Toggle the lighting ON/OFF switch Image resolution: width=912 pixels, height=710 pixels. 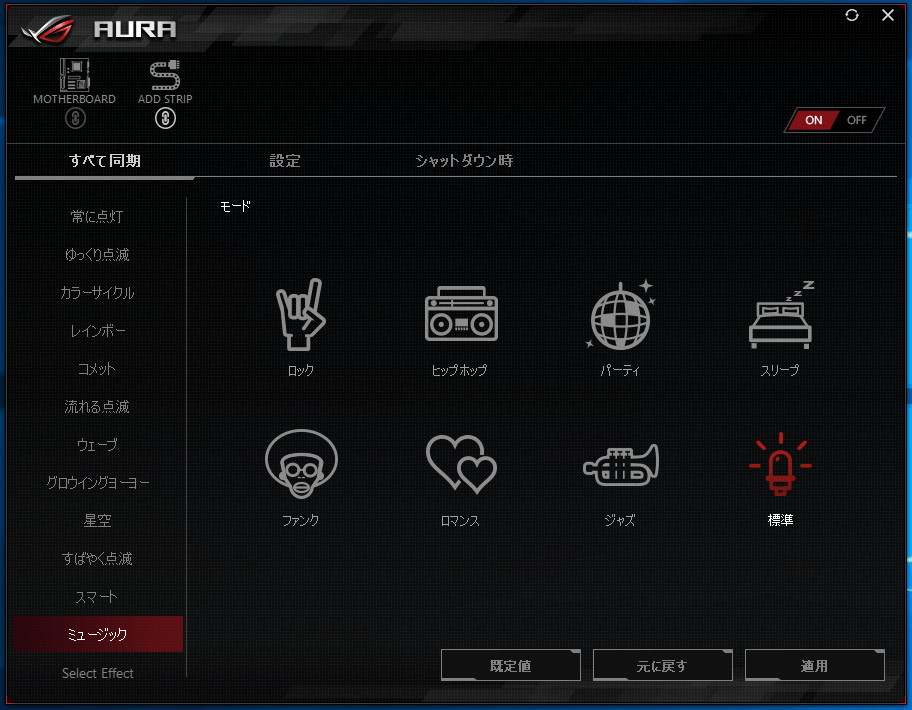click(835, 120)
